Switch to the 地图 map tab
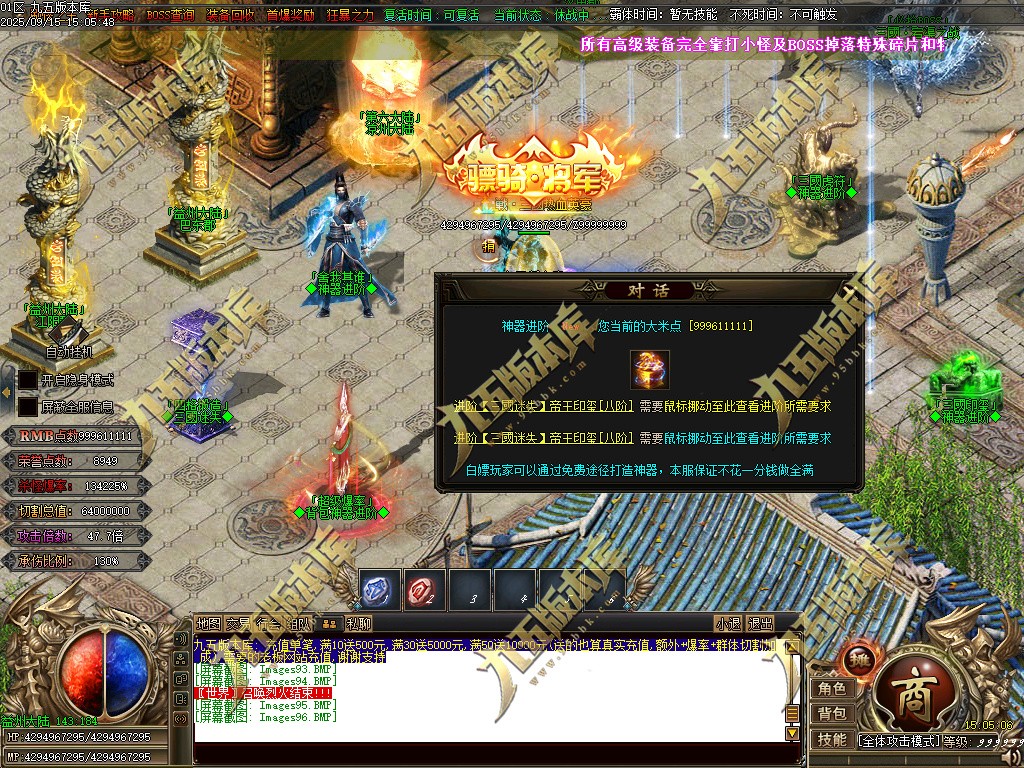 point(208,623)
